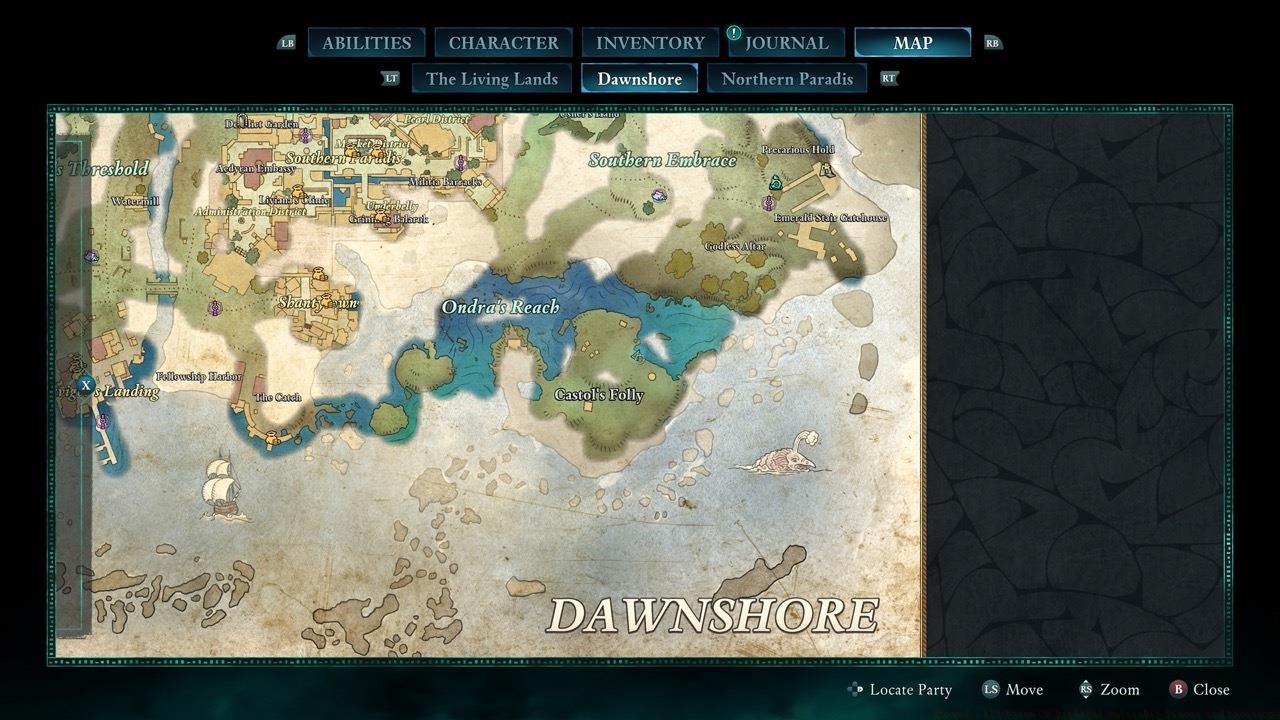Click the purple beacon near Derelict Garden

305,136
